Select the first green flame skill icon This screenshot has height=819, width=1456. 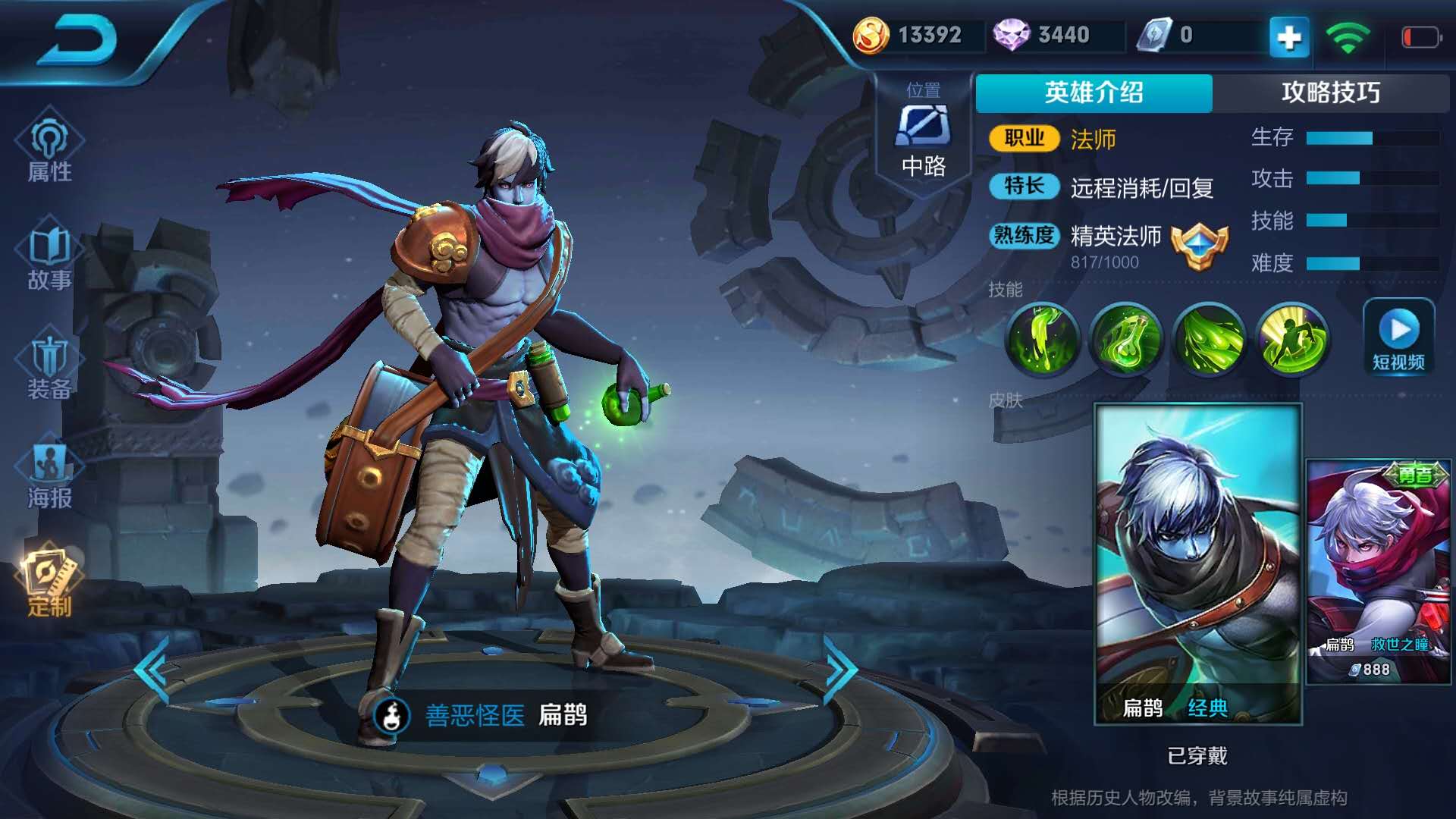pyautogui.click(x=1043, y=339)
